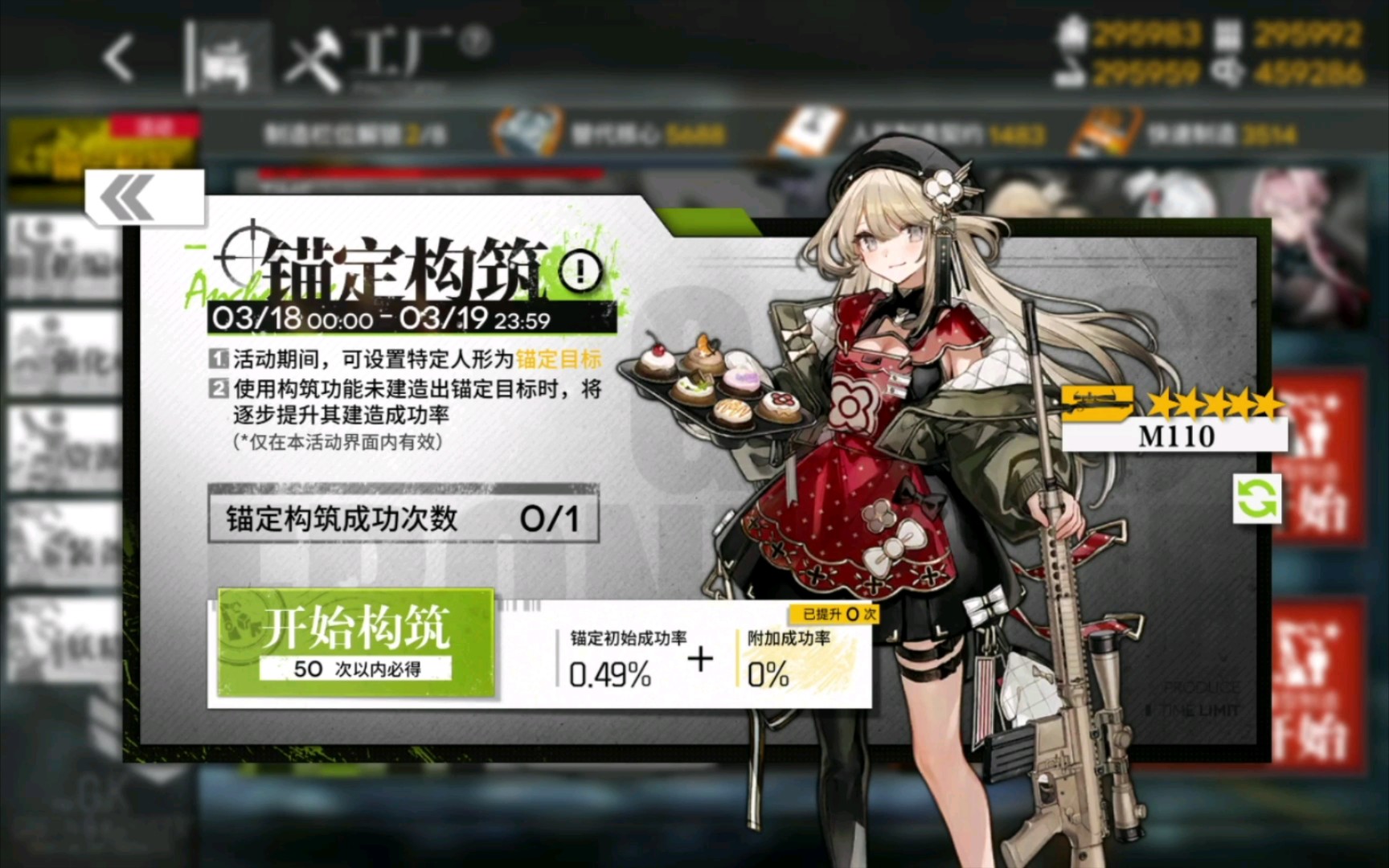
Task: Click the rifle icon on the M110 nameplate
Action: 1097,402
